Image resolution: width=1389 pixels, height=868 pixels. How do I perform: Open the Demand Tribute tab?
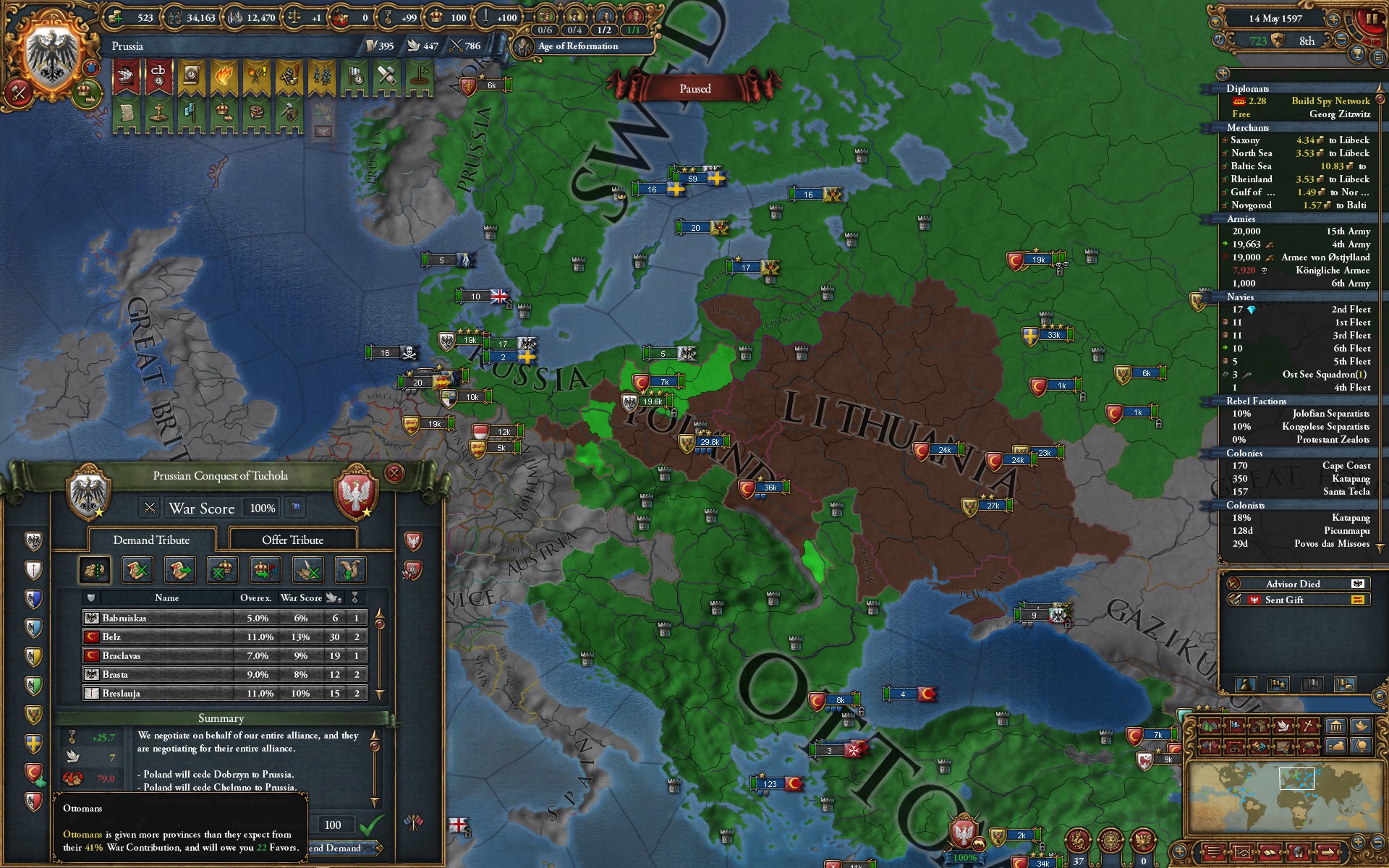click(x=151, y=540)
